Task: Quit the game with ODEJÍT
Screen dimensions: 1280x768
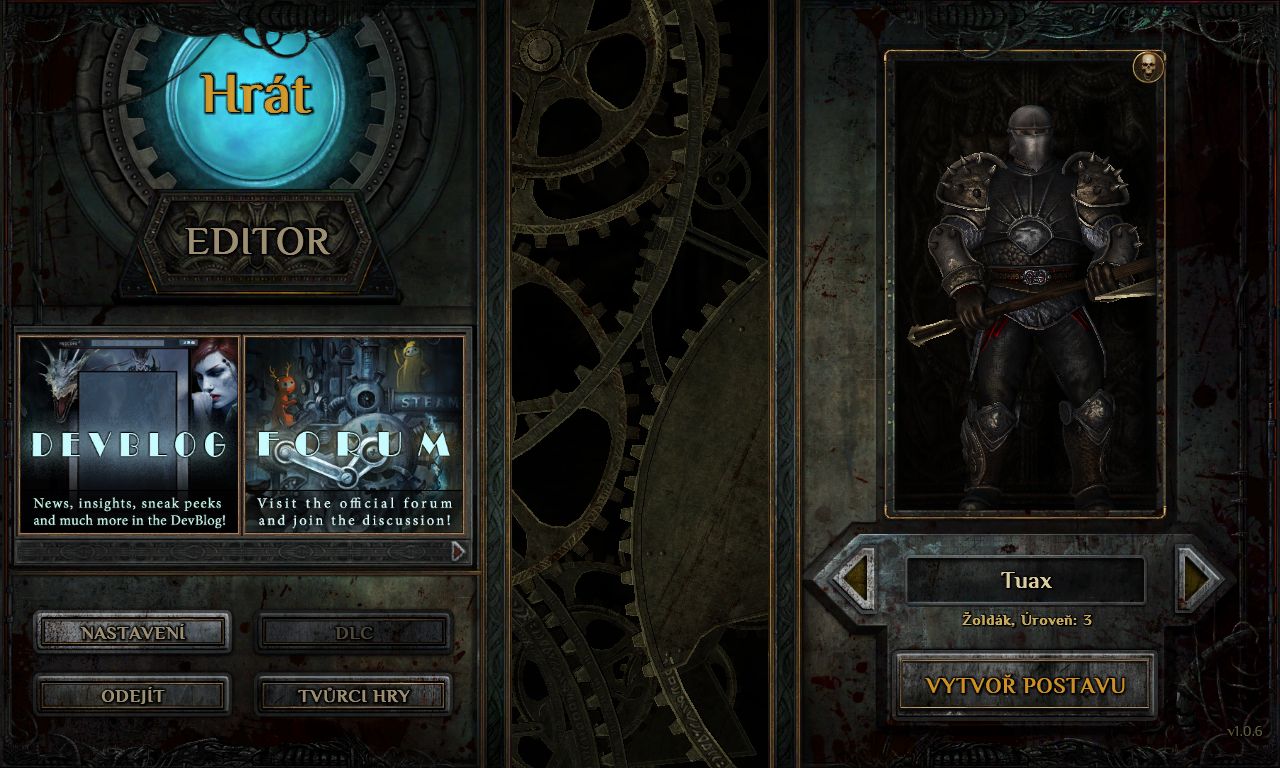Action: tap(133, 695)
